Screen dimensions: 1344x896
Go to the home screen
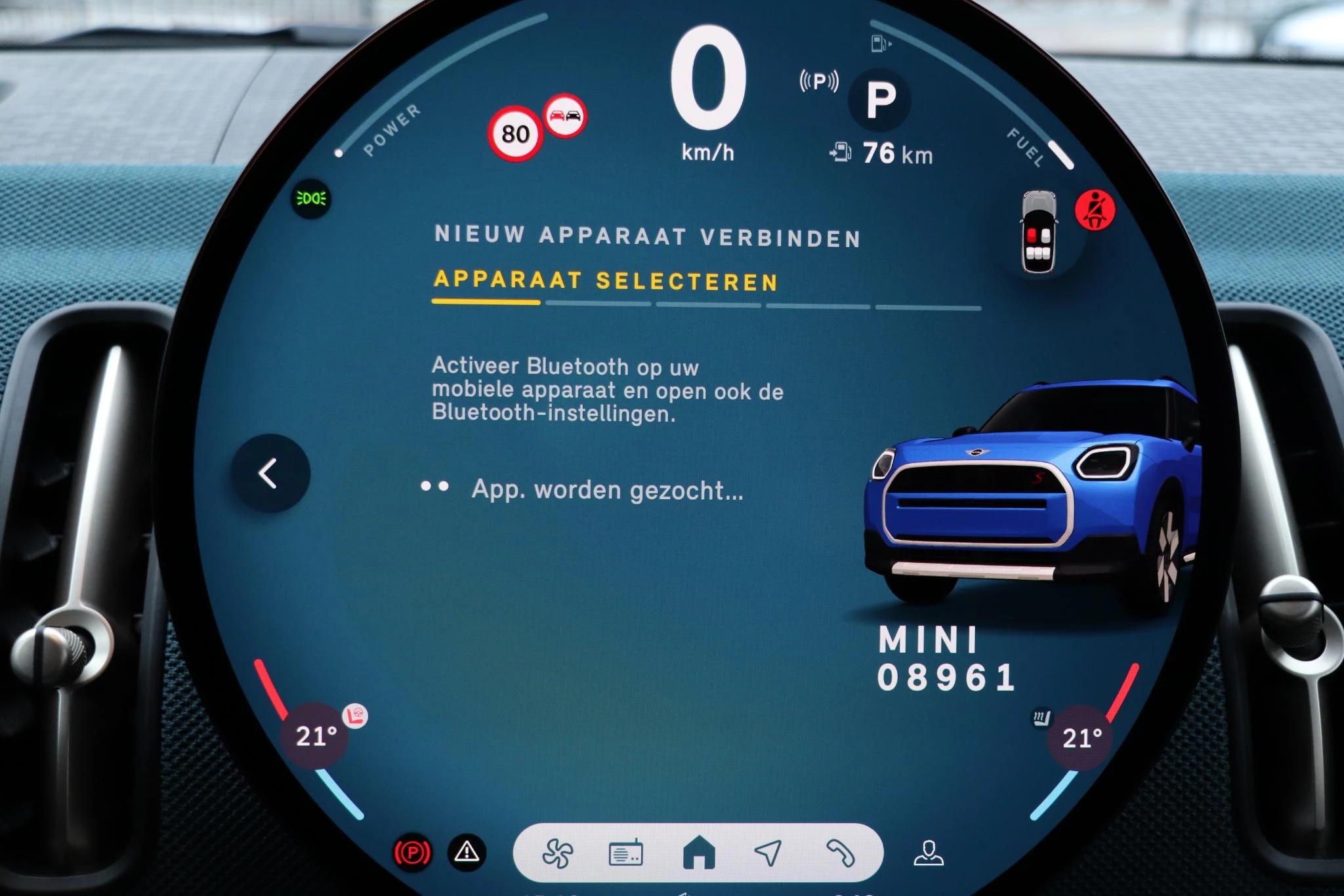pyautogui.click(x=698, y=853)
